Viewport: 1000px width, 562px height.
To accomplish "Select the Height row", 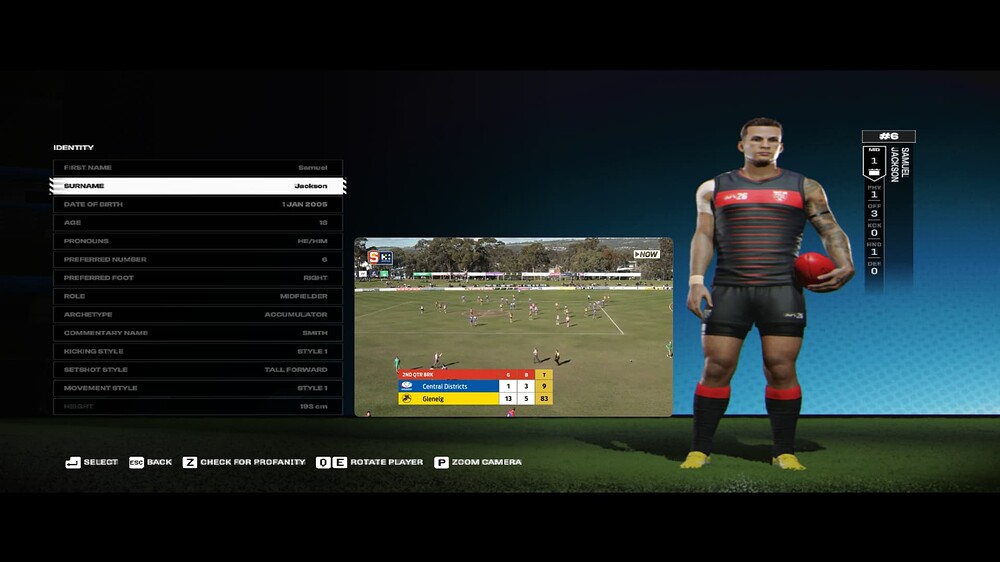I will click(x=197, y=406).
